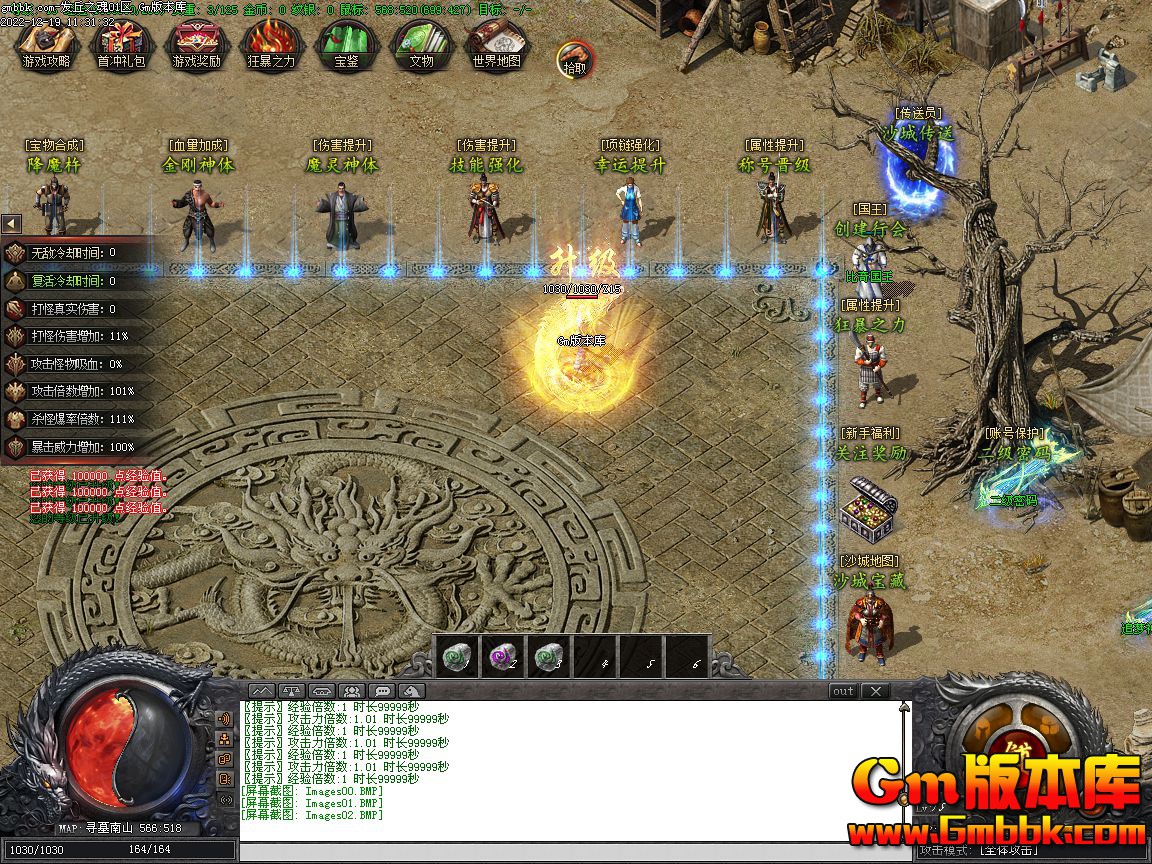Image resolution: width=1152 pixels, height=864 pixels.
Task: Collapse the stats panel with the arrow
Action: (11, 223)
